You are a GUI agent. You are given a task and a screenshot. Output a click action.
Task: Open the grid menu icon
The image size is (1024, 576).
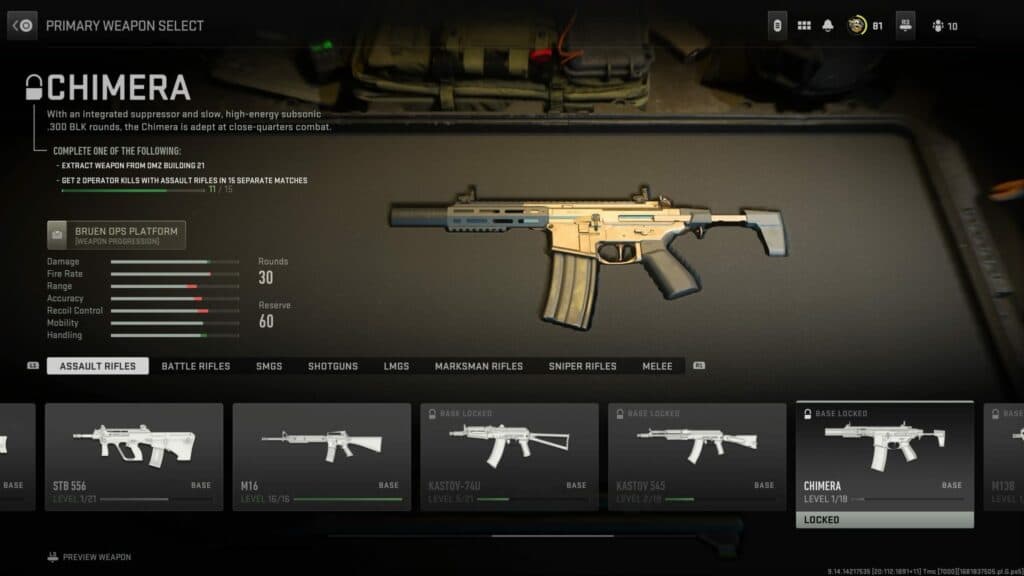point(804,26)
